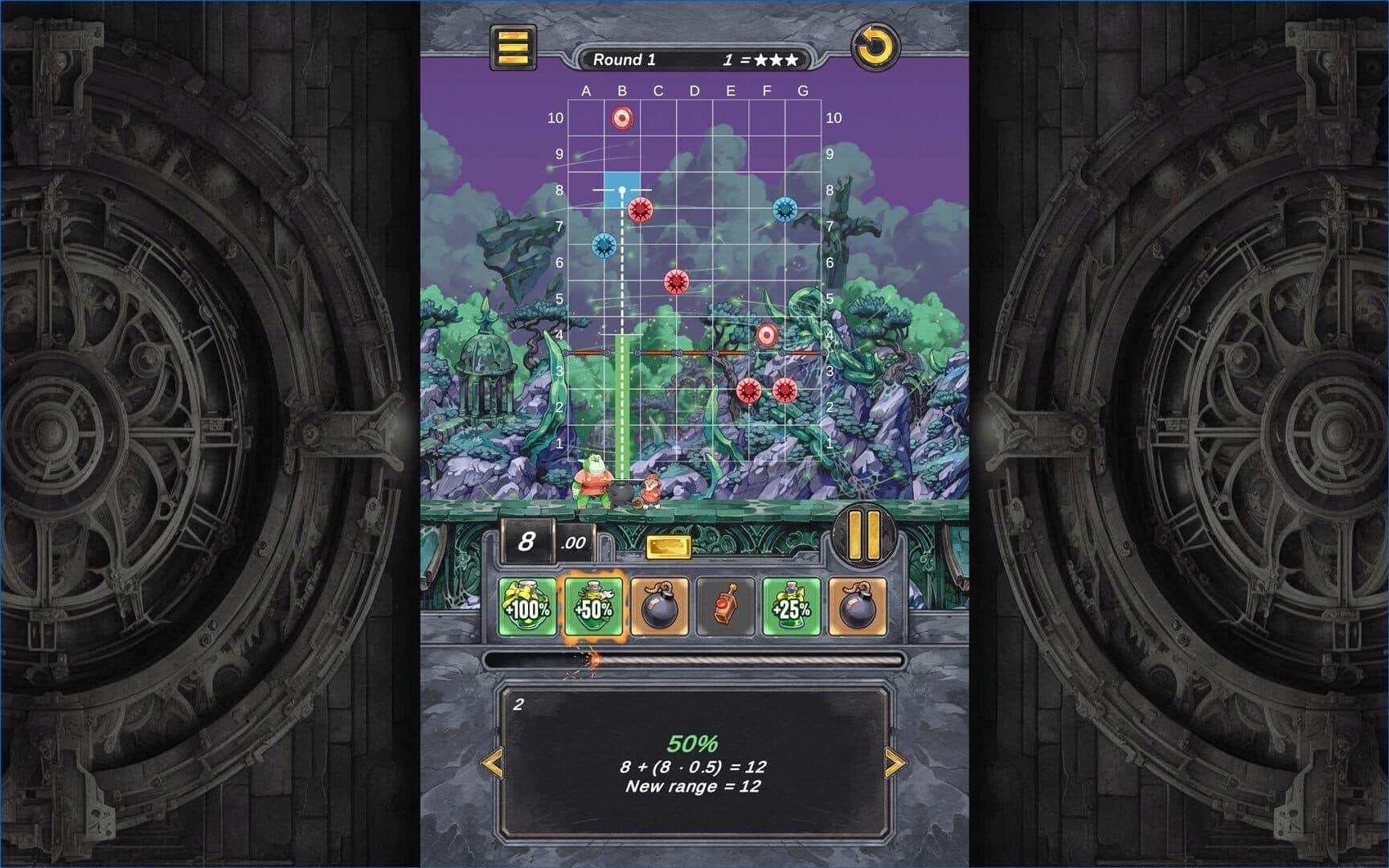Click the gold bar button

click(669, 547)
